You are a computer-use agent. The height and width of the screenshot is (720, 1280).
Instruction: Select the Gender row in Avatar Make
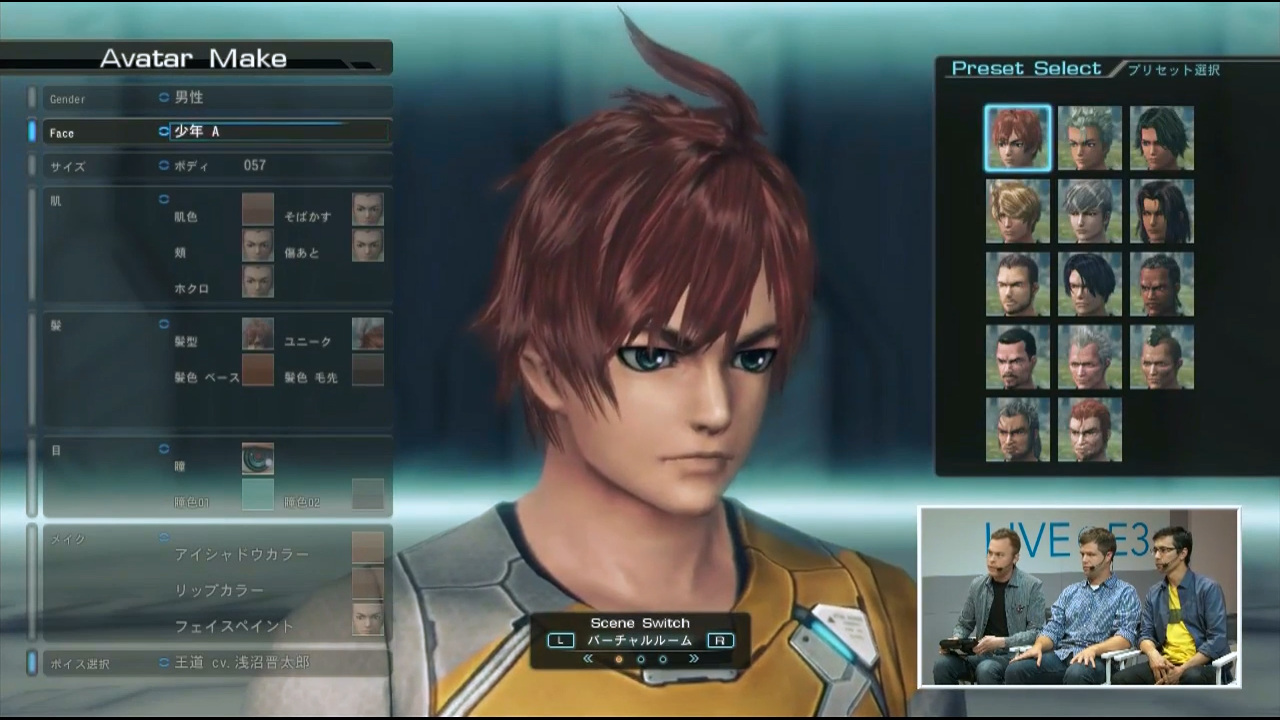pos(210,98)
